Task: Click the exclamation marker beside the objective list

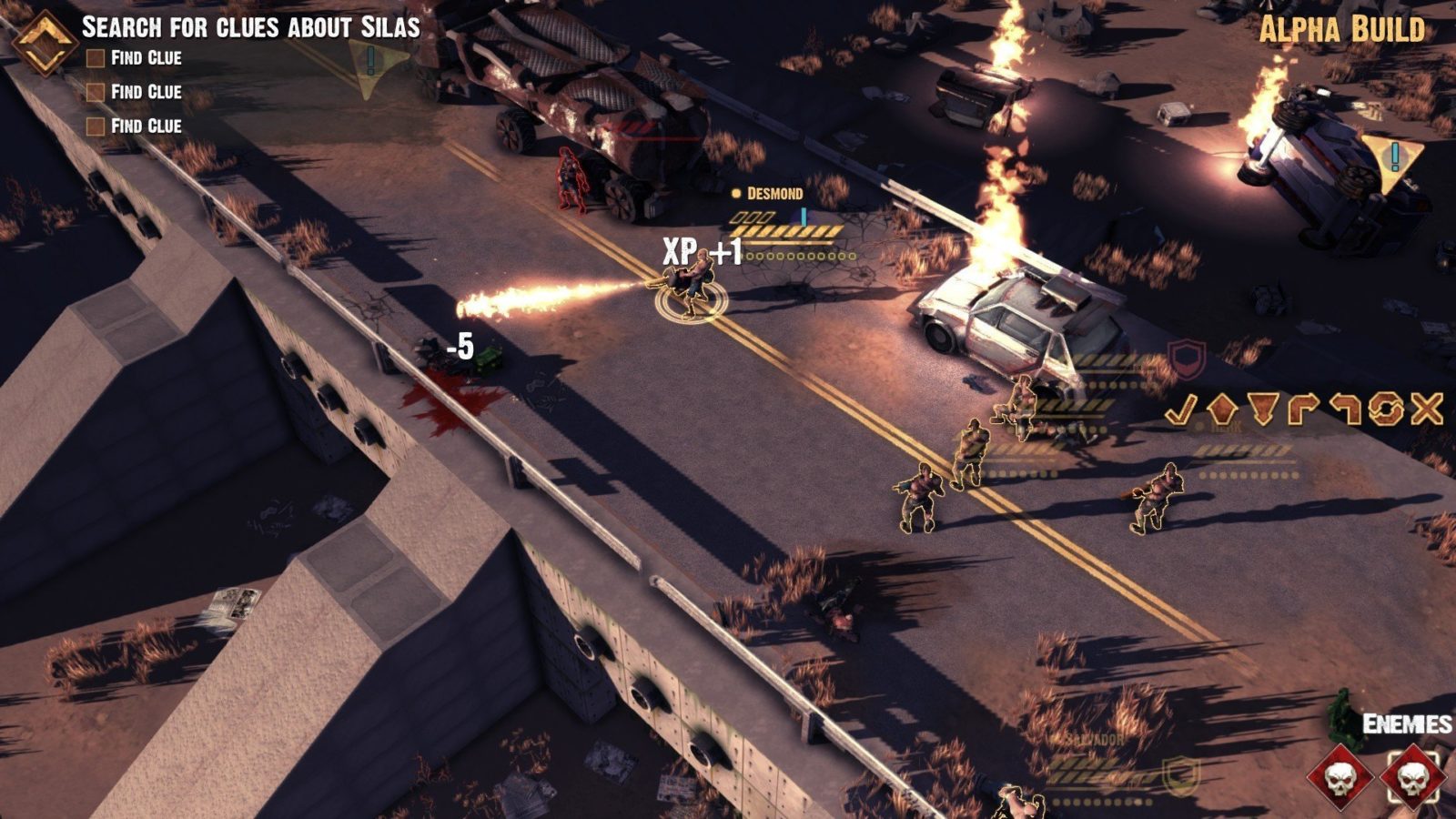Action: point(372,64)
